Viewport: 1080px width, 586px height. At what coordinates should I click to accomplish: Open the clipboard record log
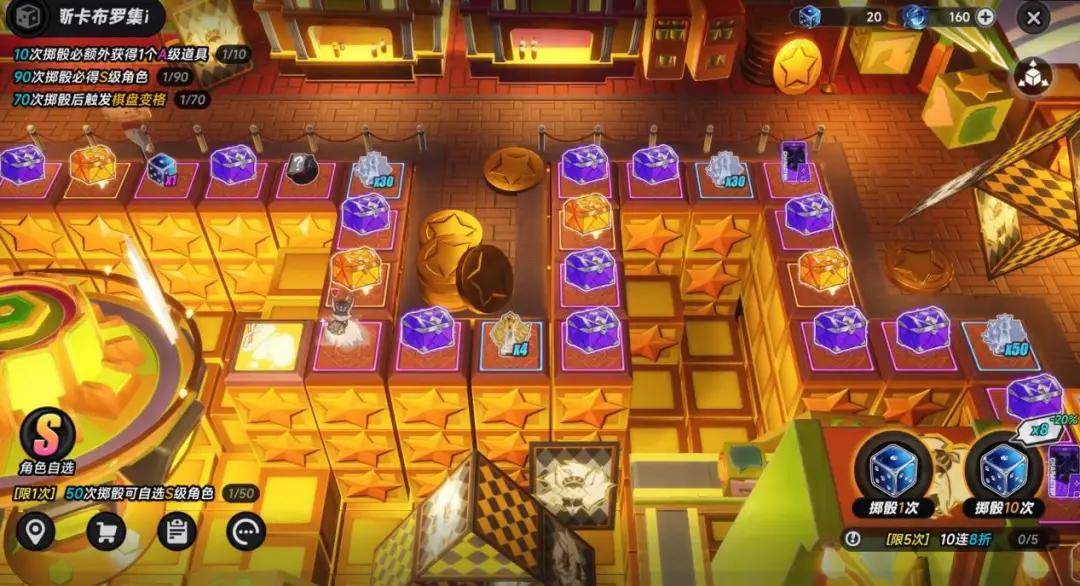176,531
